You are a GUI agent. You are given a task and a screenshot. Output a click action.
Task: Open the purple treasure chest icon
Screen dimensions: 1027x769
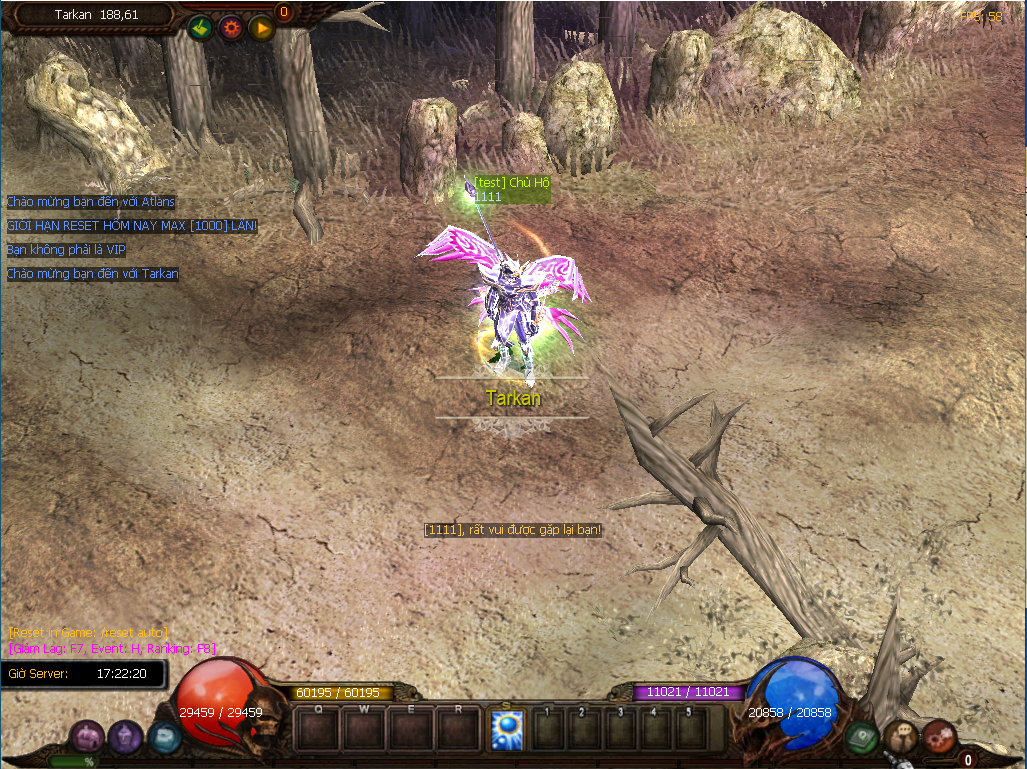click(x=88, y=738)
